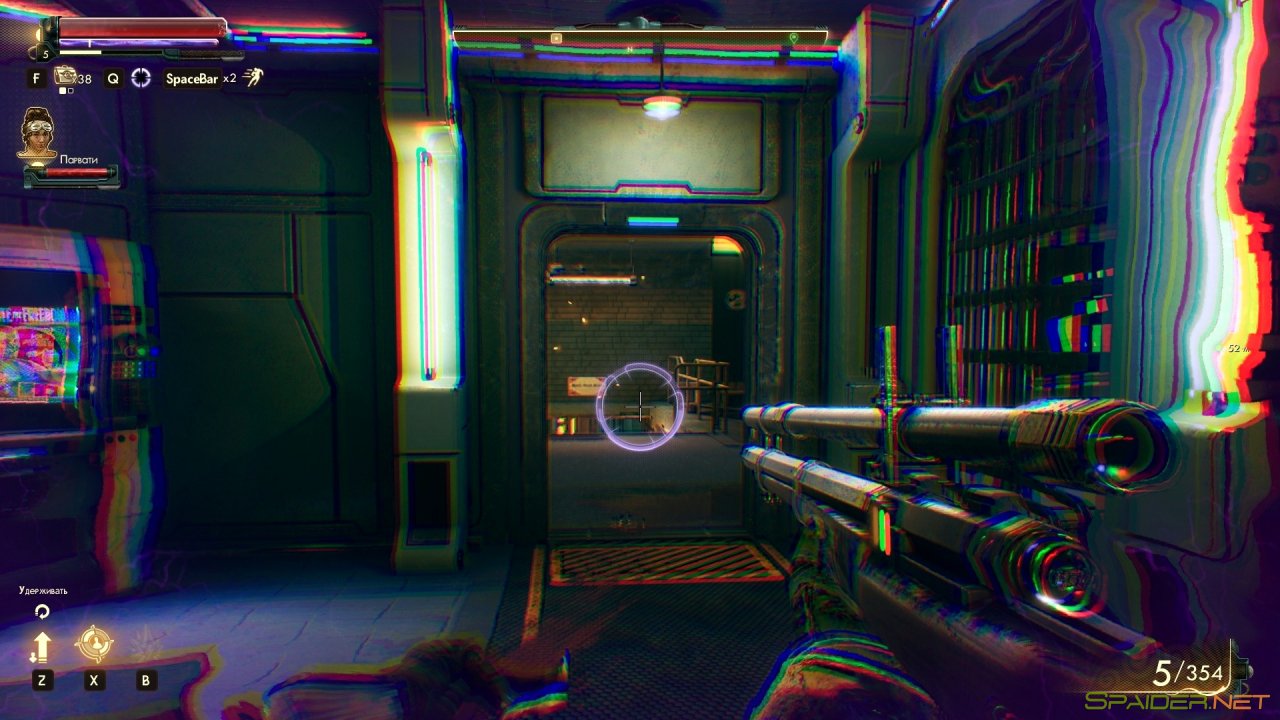Click the climb-up arrow icon over Z key

[42, 646]
